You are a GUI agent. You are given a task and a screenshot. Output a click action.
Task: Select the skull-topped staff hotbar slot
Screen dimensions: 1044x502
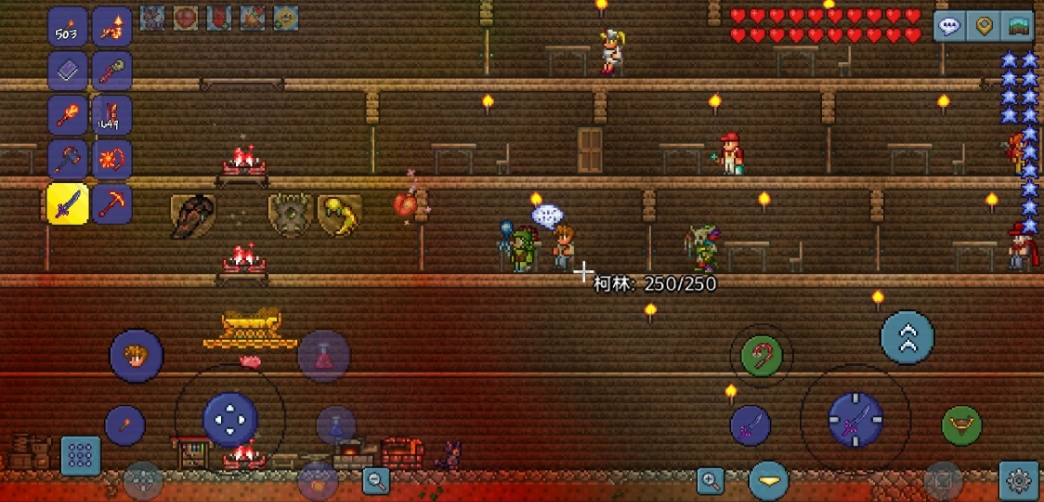click(x=112, y=71)
